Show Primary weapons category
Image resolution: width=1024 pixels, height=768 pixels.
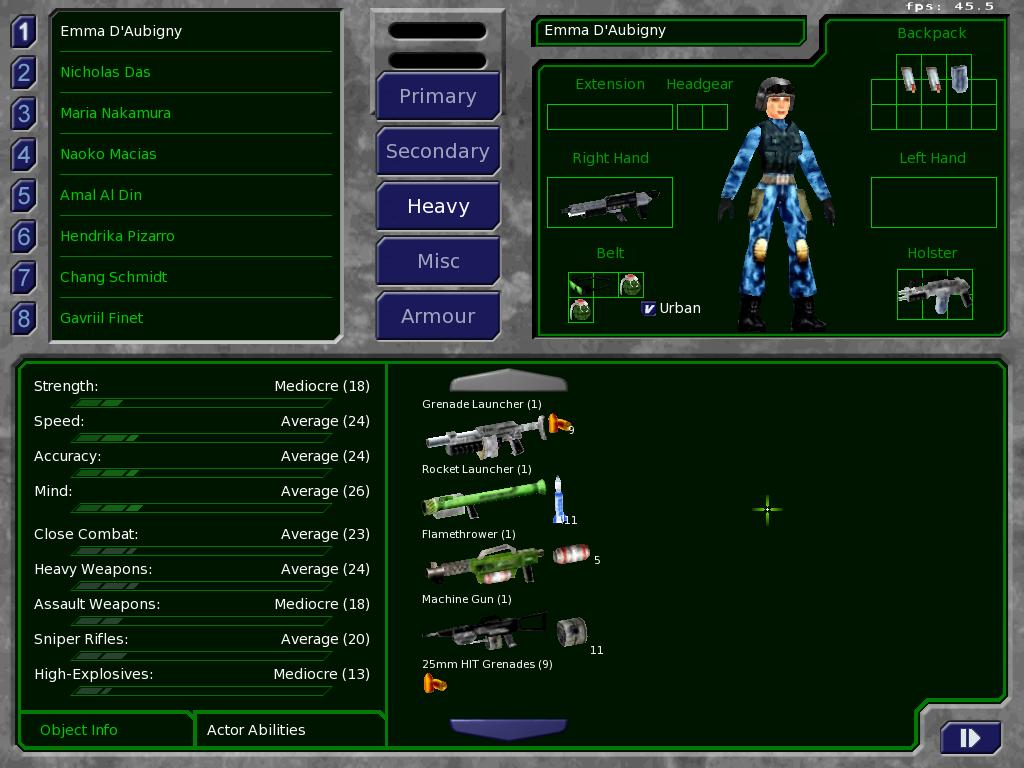[x=438, y=96]
